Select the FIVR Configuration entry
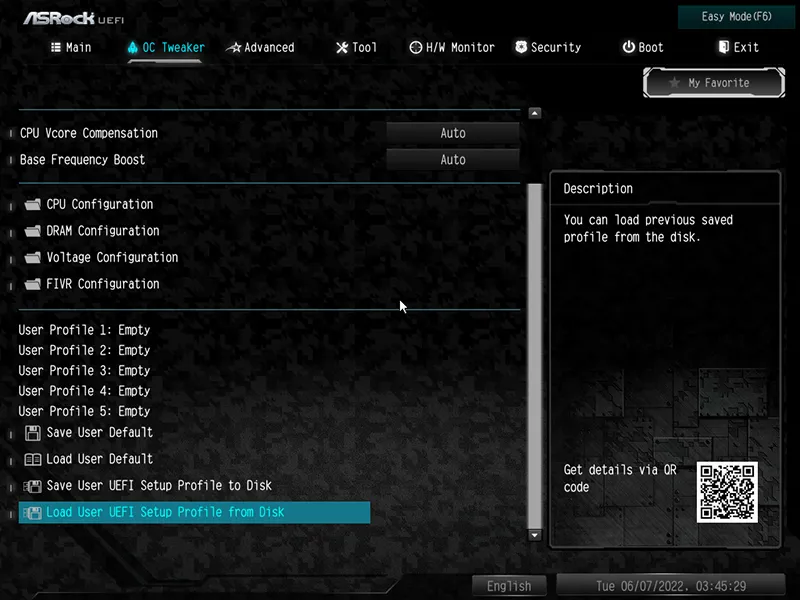 102,284
